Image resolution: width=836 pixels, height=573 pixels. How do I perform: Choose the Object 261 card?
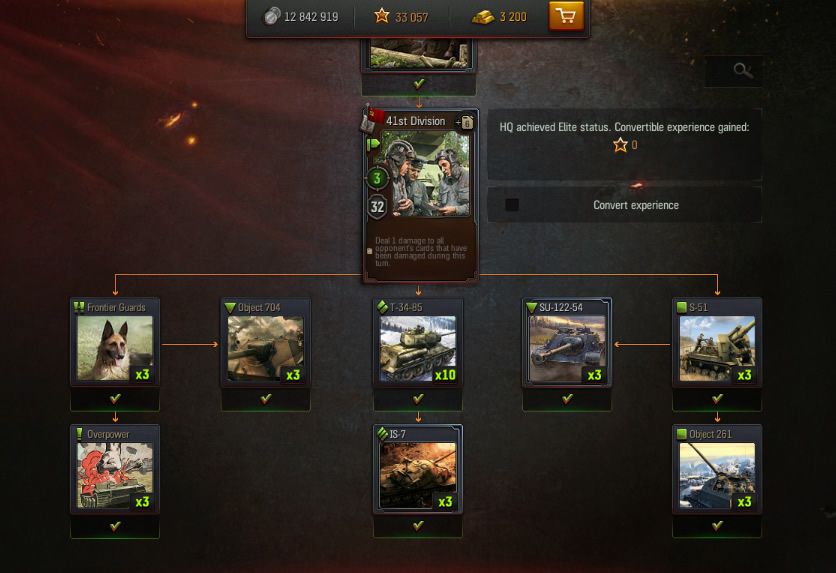coord(717,469)
